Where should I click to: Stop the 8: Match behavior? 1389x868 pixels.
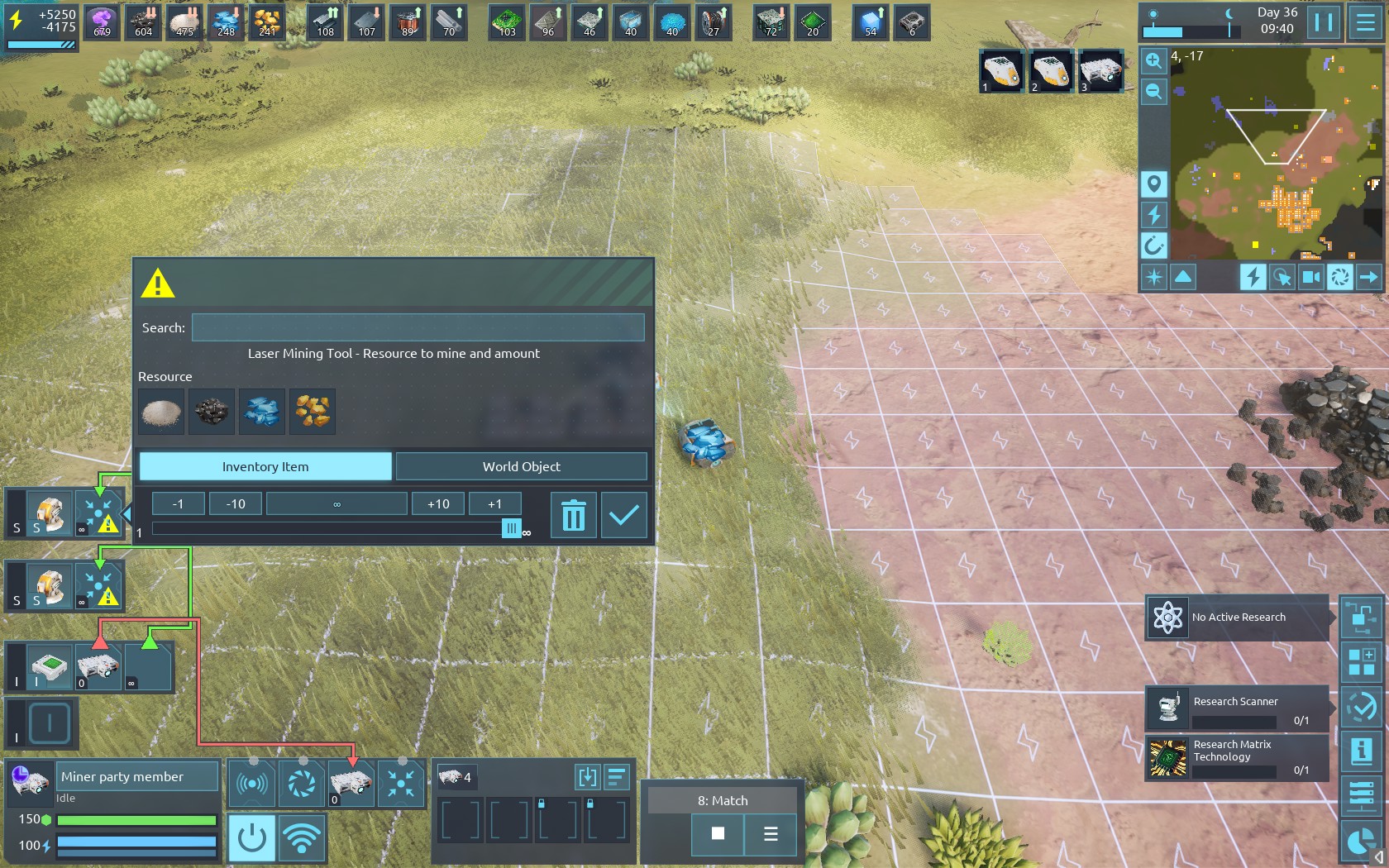click(718, 833)
